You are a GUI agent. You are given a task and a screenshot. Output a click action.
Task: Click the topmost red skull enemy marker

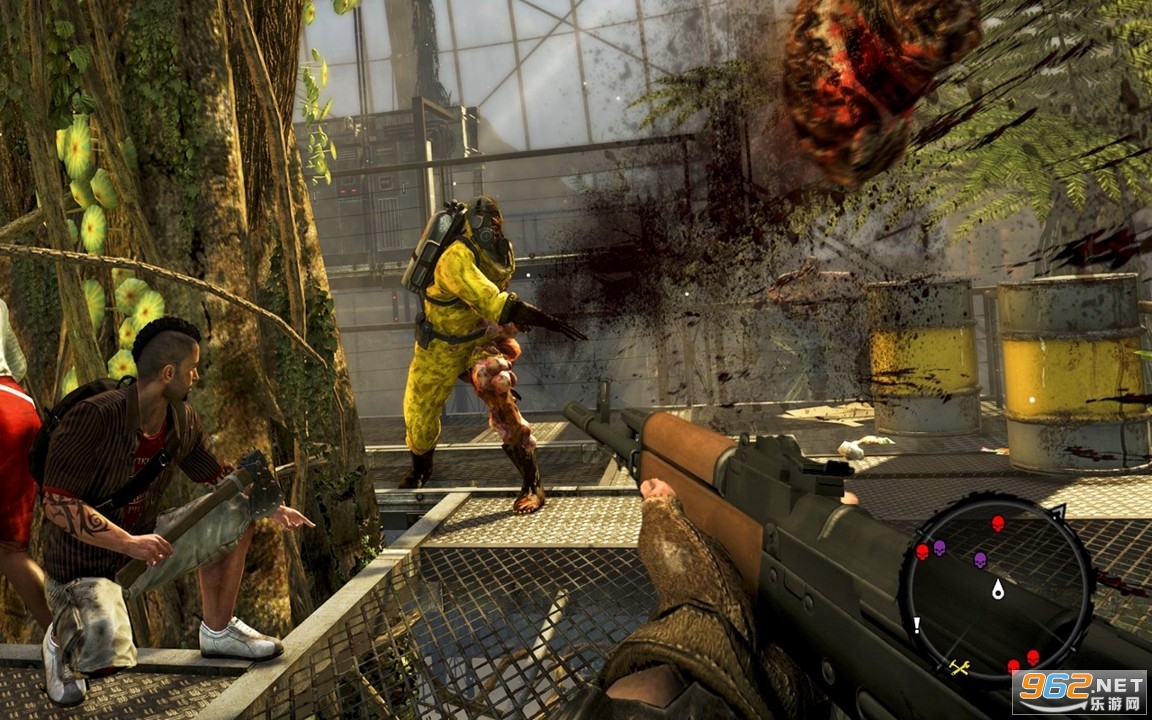997,523
